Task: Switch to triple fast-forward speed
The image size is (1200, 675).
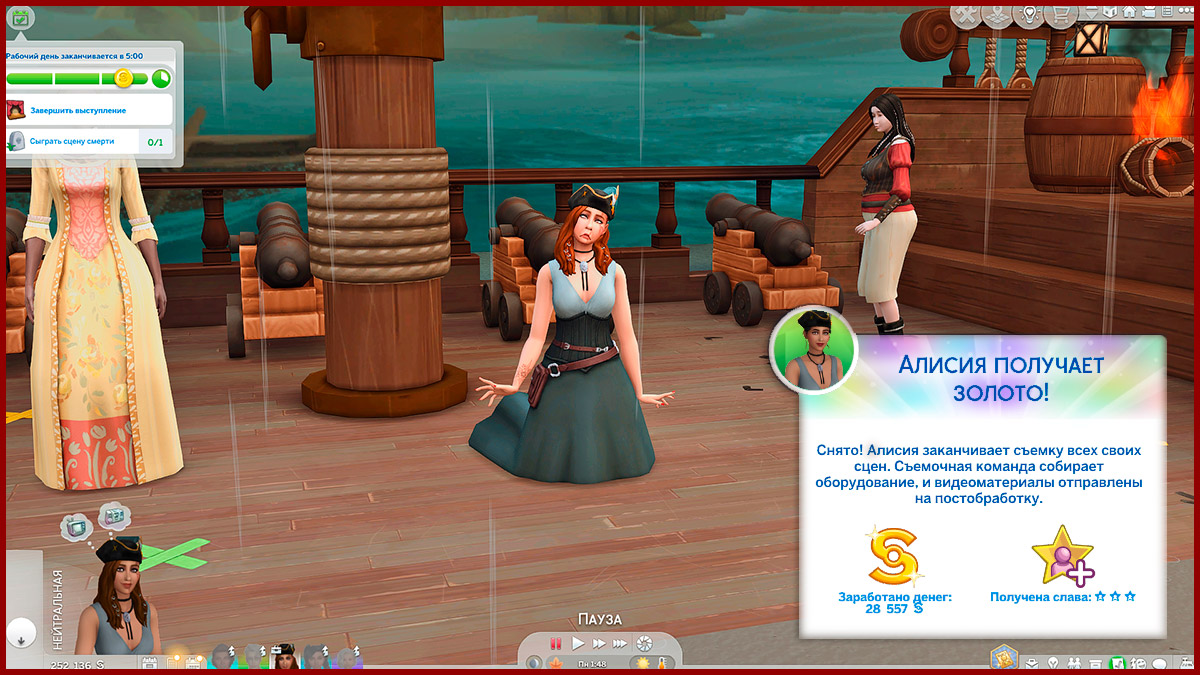Action: [x=620, y=643]
